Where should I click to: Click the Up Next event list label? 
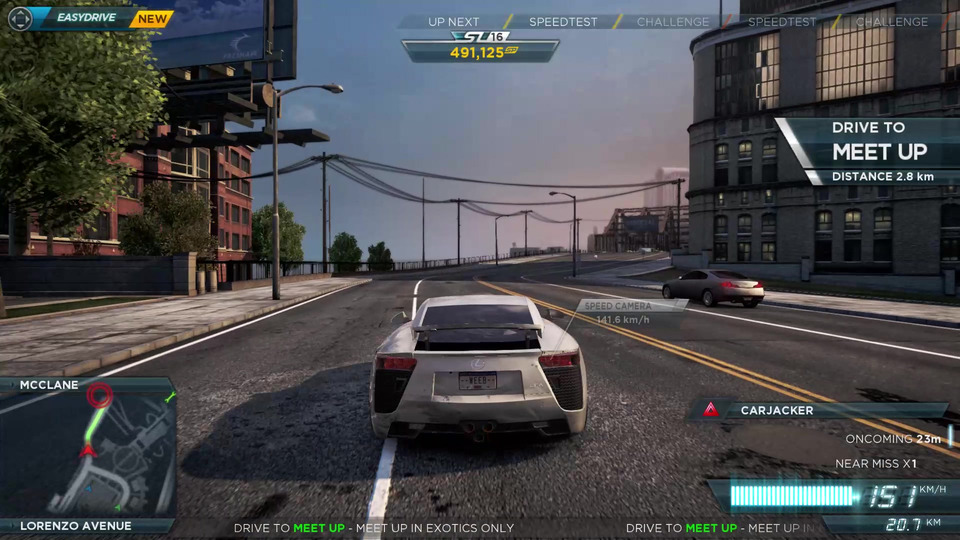(x=453, y=21)
